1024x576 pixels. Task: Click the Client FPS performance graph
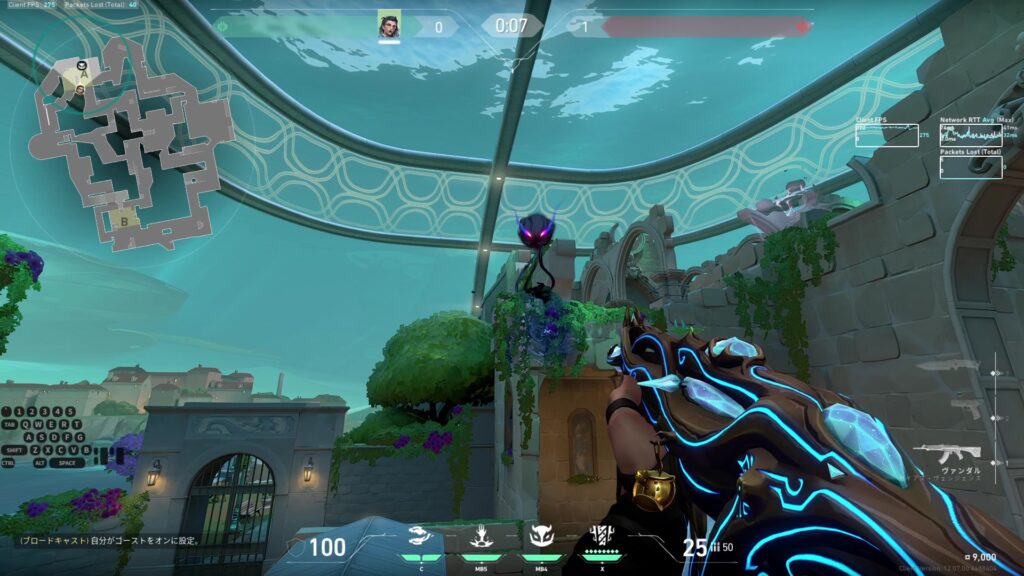pyautogui.click(x=887, y=135)
